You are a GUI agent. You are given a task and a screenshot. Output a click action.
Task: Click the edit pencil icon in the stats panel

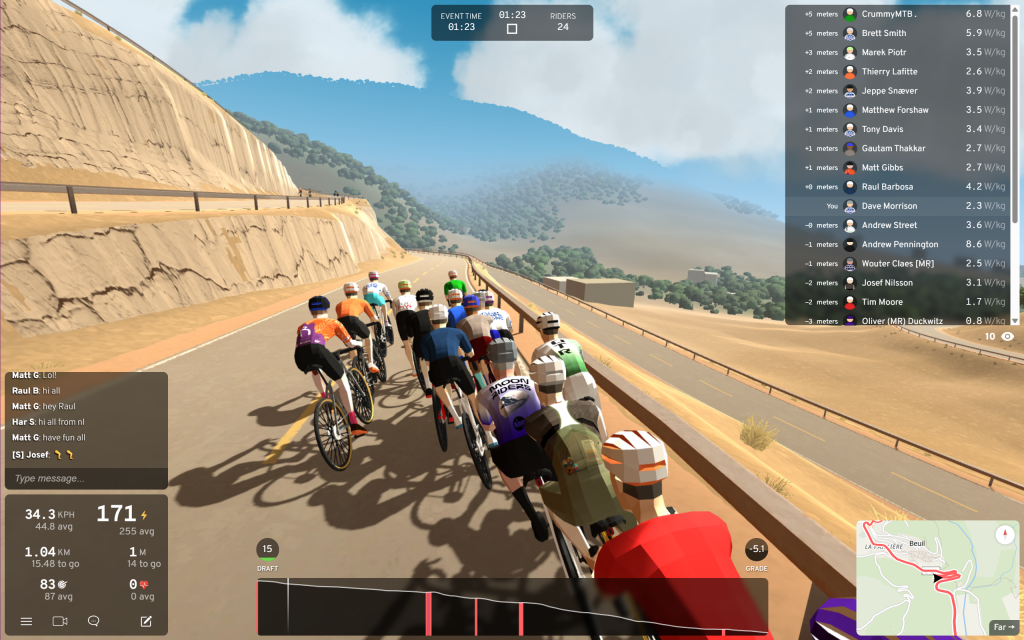click(x=146, y=621)
